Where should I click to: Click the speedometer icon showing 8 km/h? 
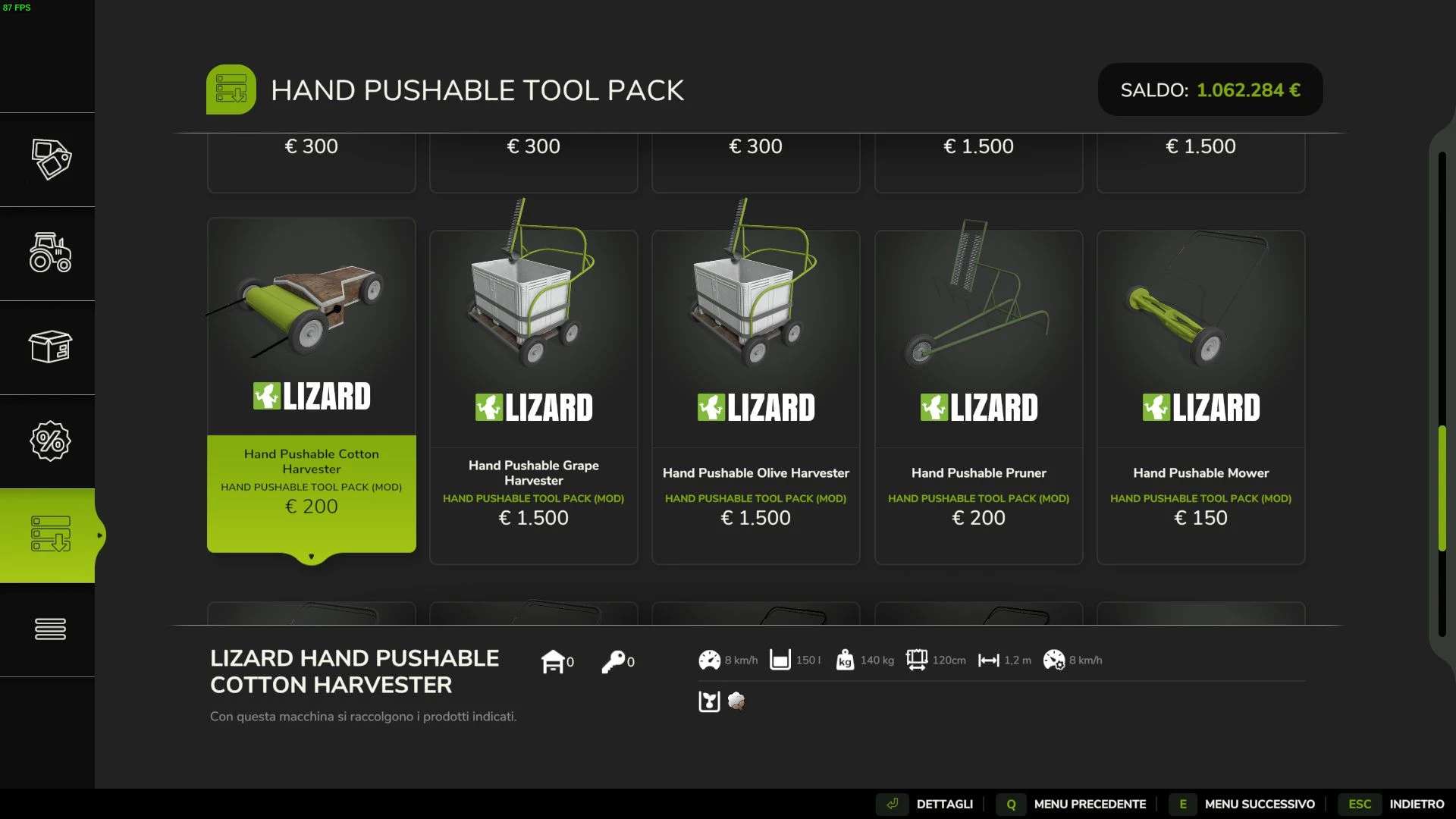click(708, 660)
